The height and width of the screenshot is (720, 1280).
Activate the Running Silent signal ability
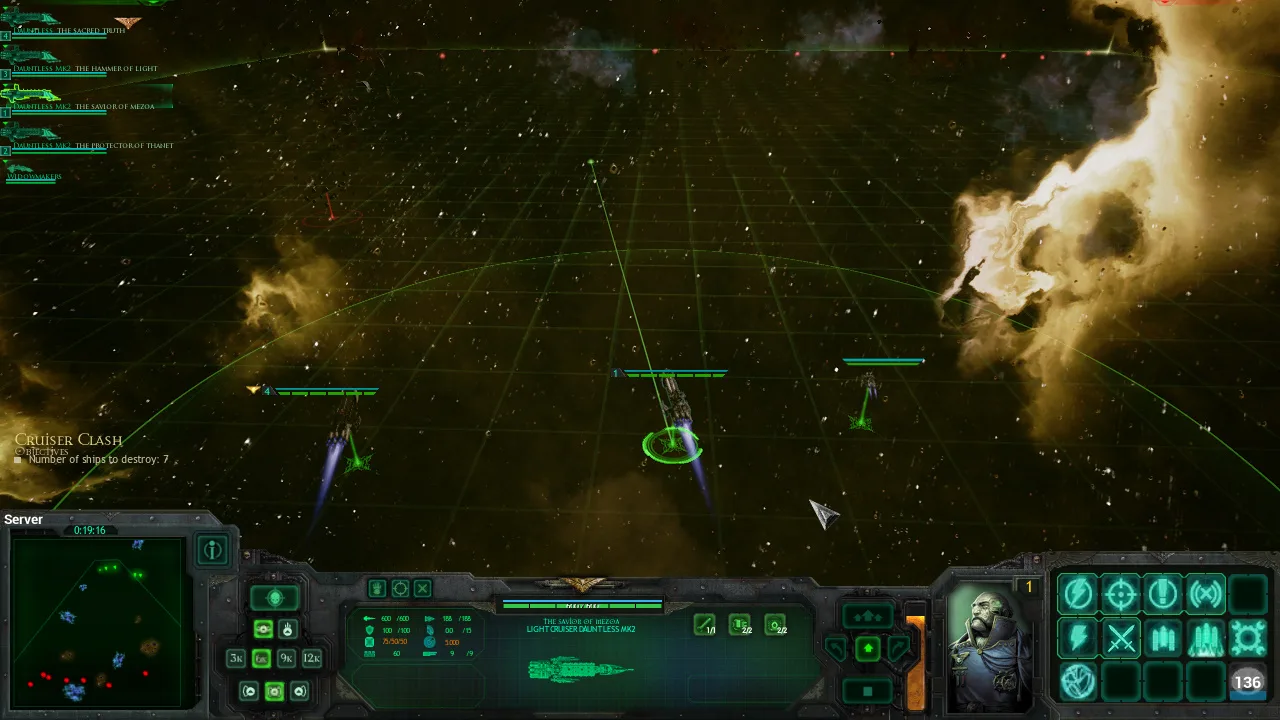click(x=1206, y=594)
